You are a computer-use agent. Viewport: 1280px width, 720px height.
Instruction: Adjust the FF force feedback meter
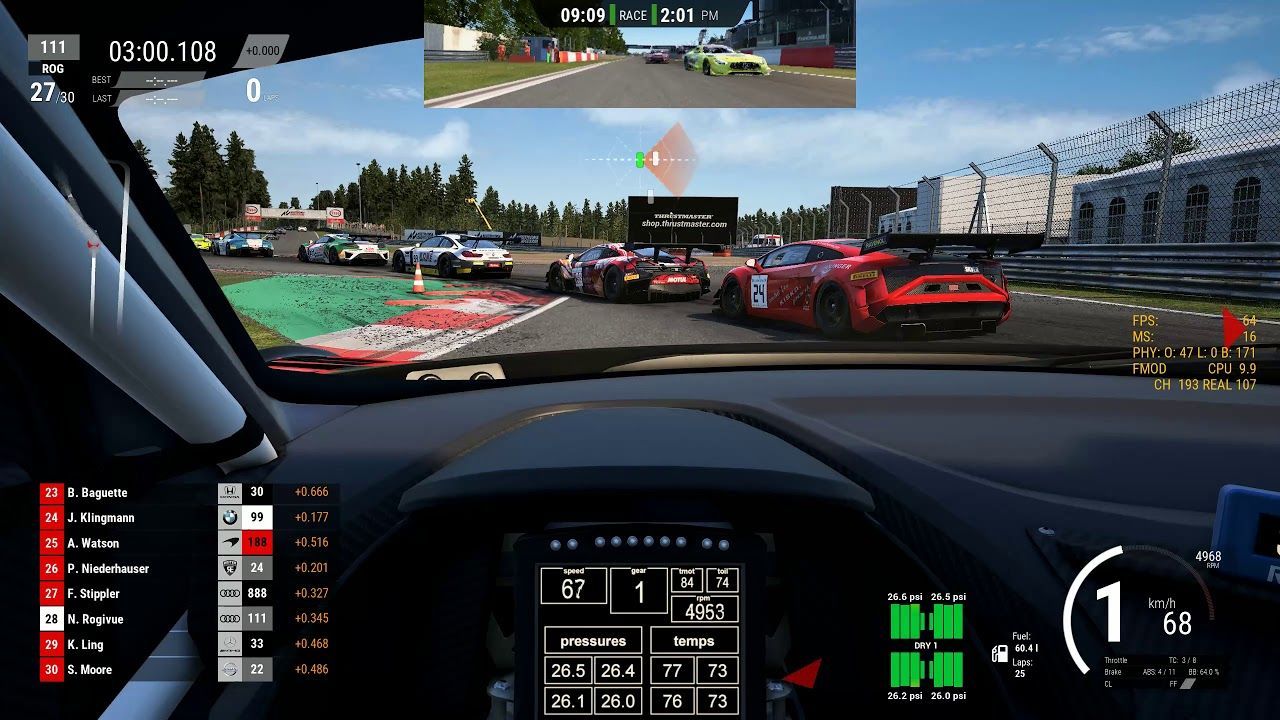[x=1186, y=684]
